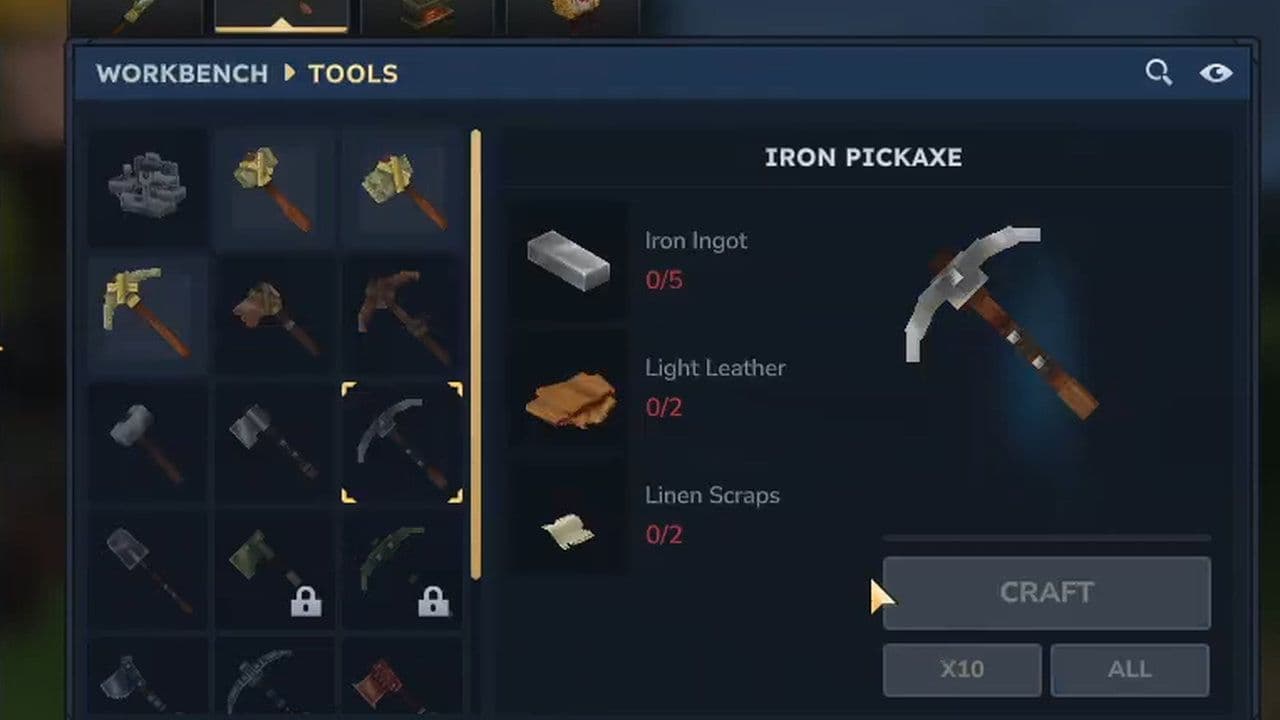Choose the stone mallet recipe
The image size is (1280, 720).
tap(147, 442)
